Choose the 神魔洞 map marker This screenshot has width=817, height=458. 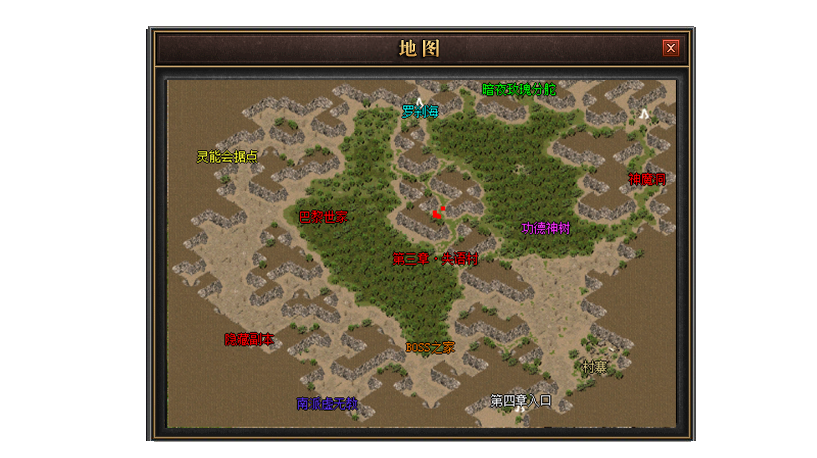647,179
